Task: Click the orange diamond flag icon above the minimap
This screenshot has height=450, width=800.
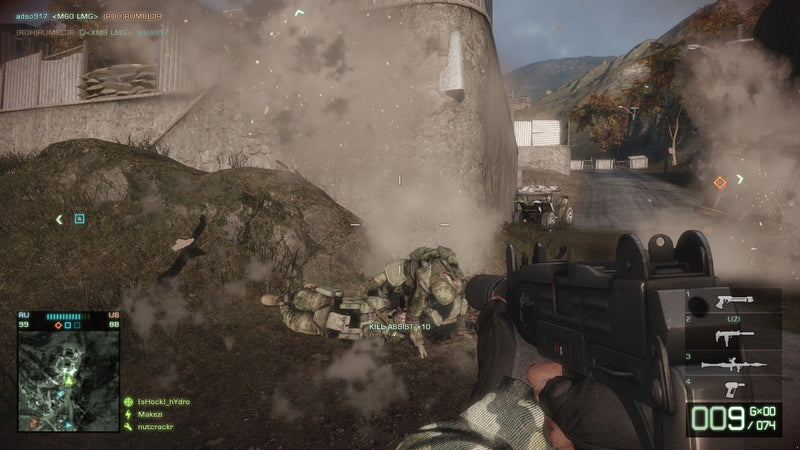Action: point(57,325)
